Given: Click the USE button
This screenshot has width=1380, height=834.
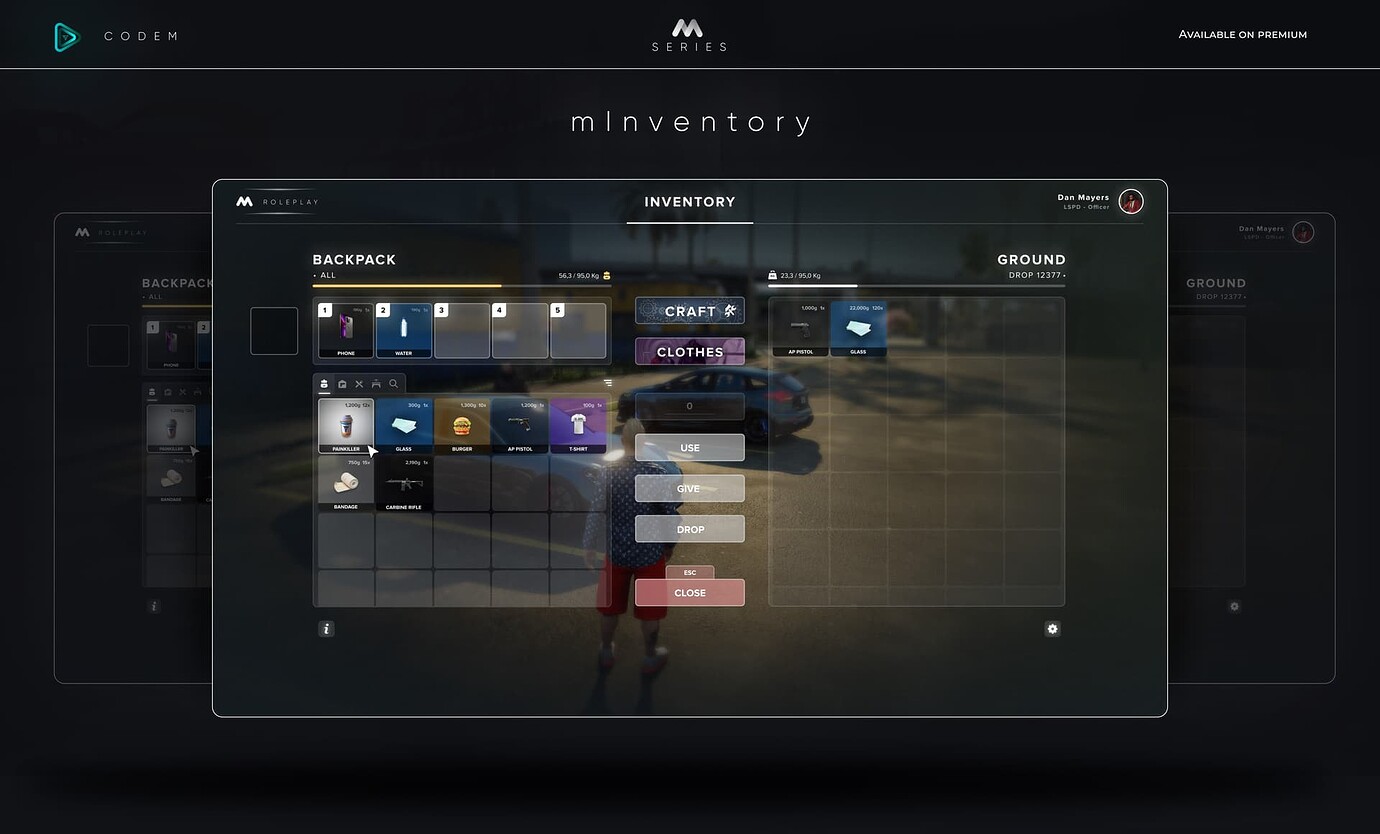Looking at the screenshot, I should click(x=689, y=447).
